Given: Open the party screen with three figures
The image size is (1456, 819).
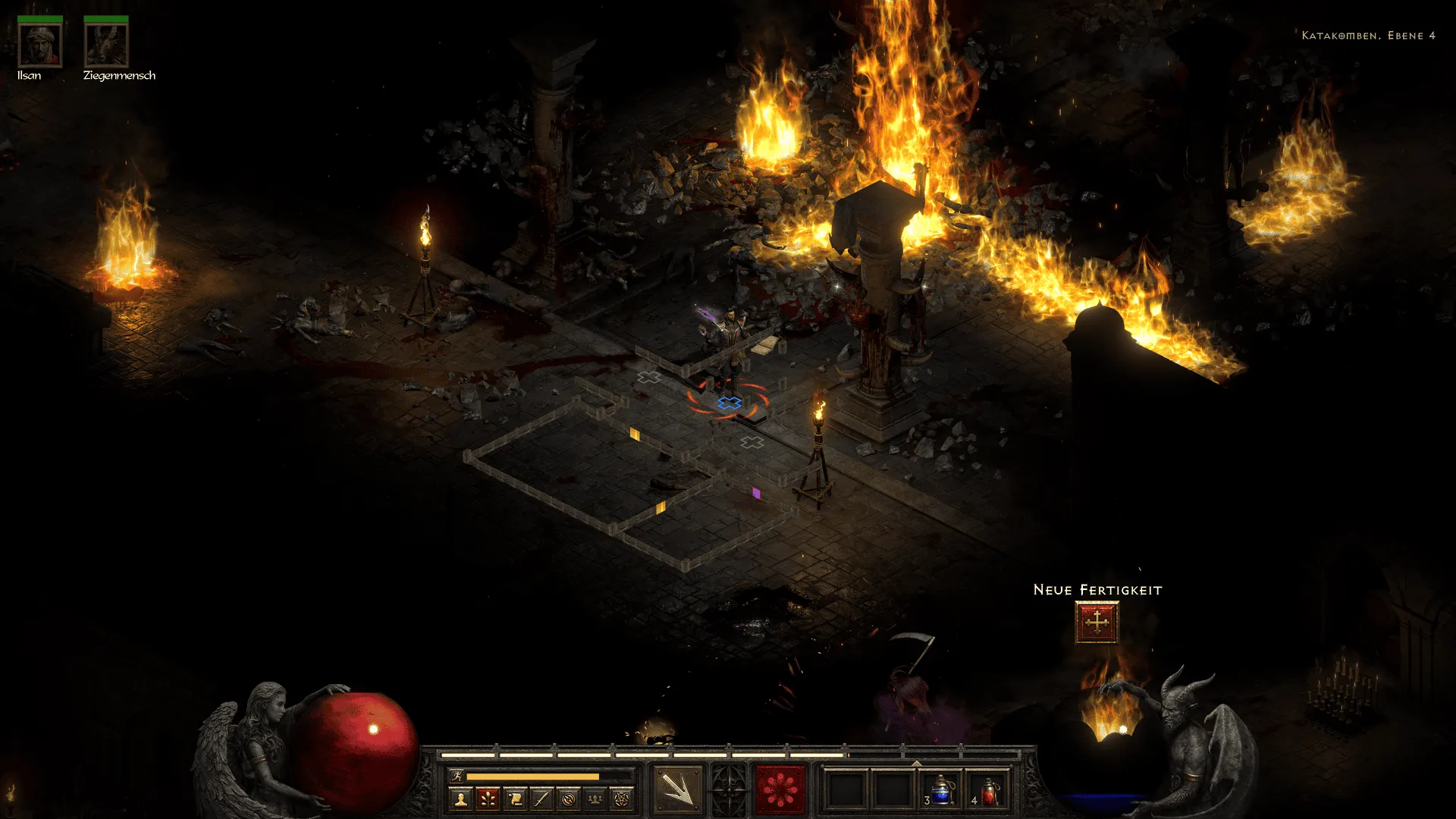Looking at the screenshot, I should pyautogui.click(x=595, y=799).
